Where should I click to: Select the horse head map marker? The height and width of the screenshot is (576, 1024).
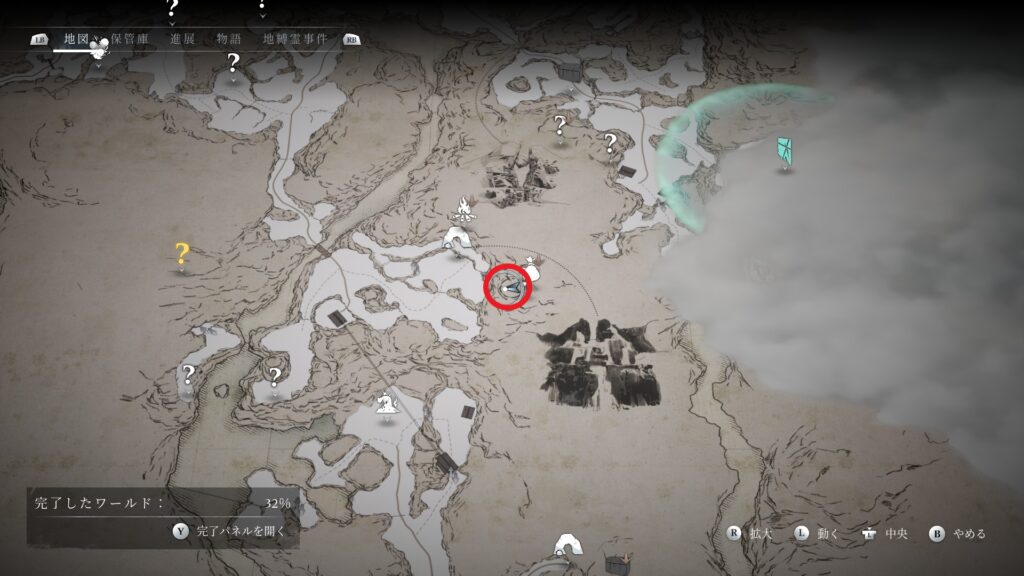(x=383, y=404)
